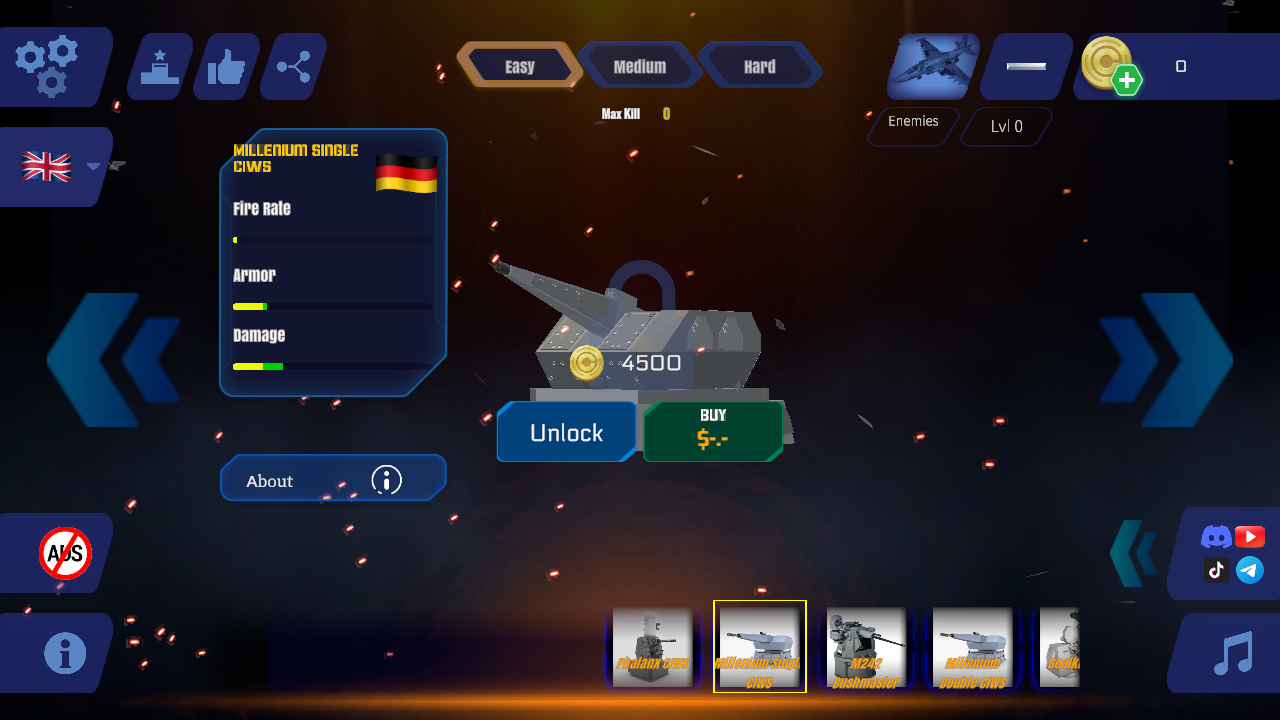Go to previous weapon with left arrows
1280x720 pixels.
coord(112,360)
